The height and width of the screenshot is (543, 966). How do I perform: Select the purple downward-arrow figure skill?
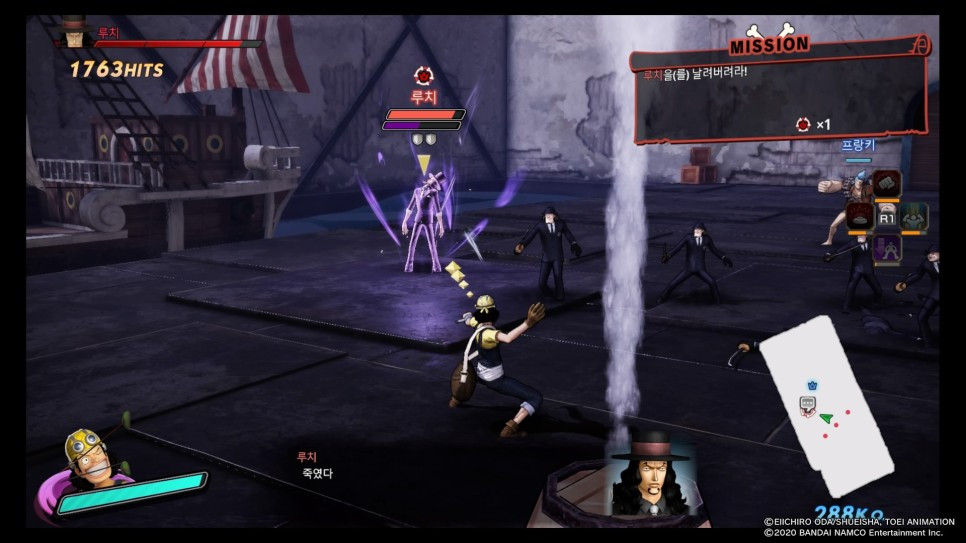[887, 247]
